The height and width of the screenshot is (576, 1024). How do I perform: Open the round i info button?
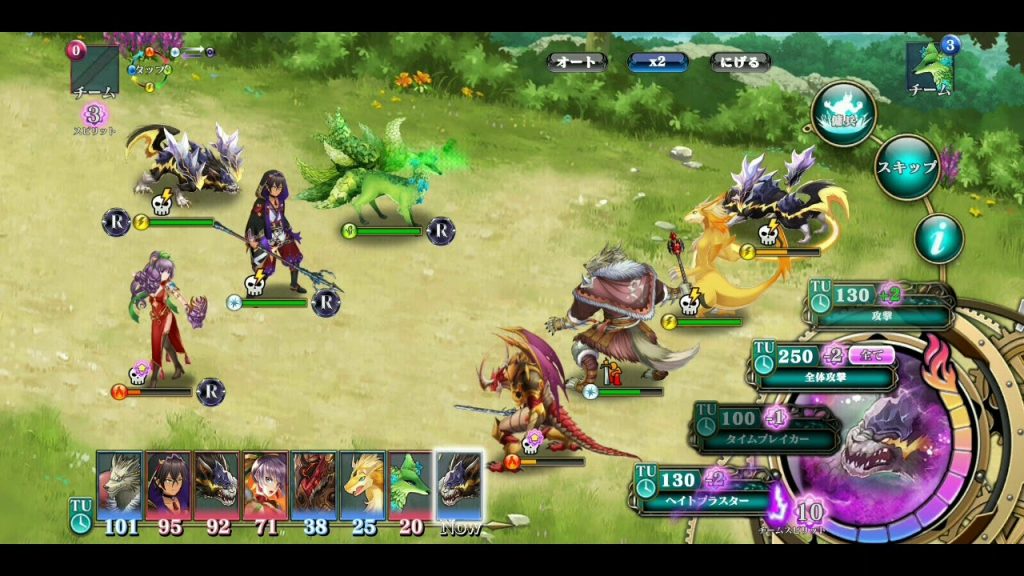[939, 238]
